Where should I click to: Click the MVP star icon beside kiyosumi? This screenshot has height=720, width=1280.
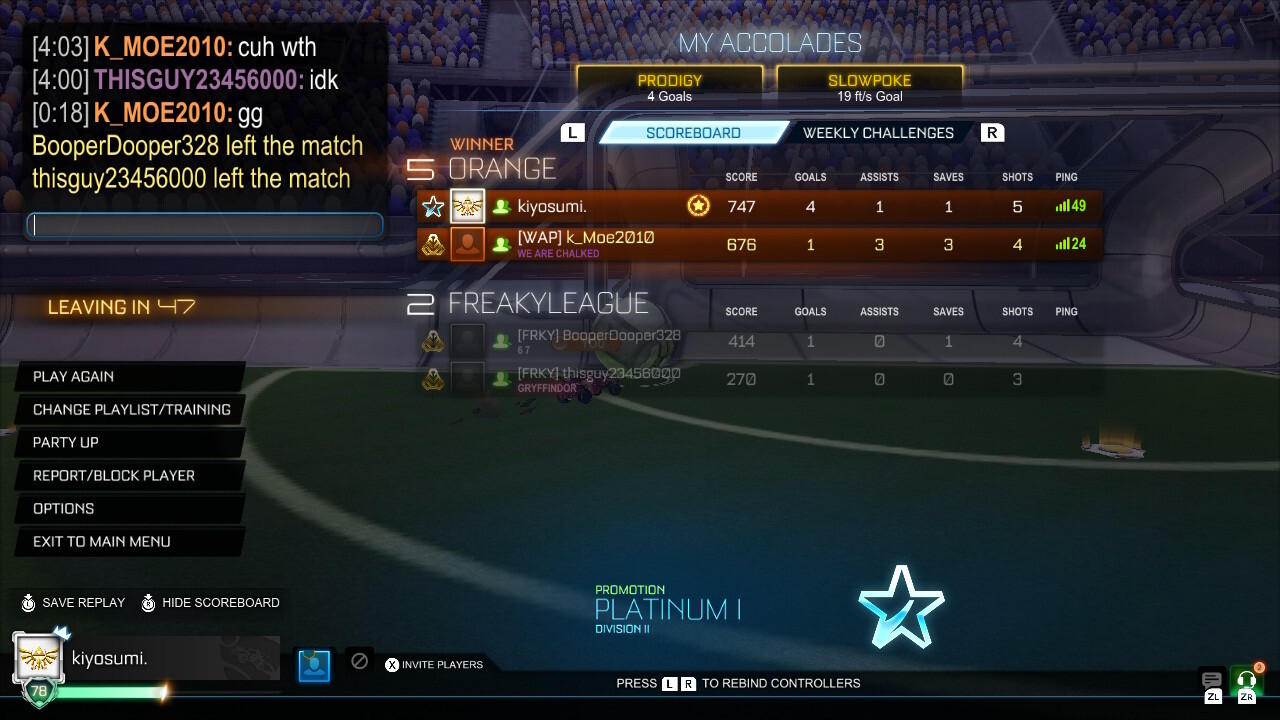(432, 206)
